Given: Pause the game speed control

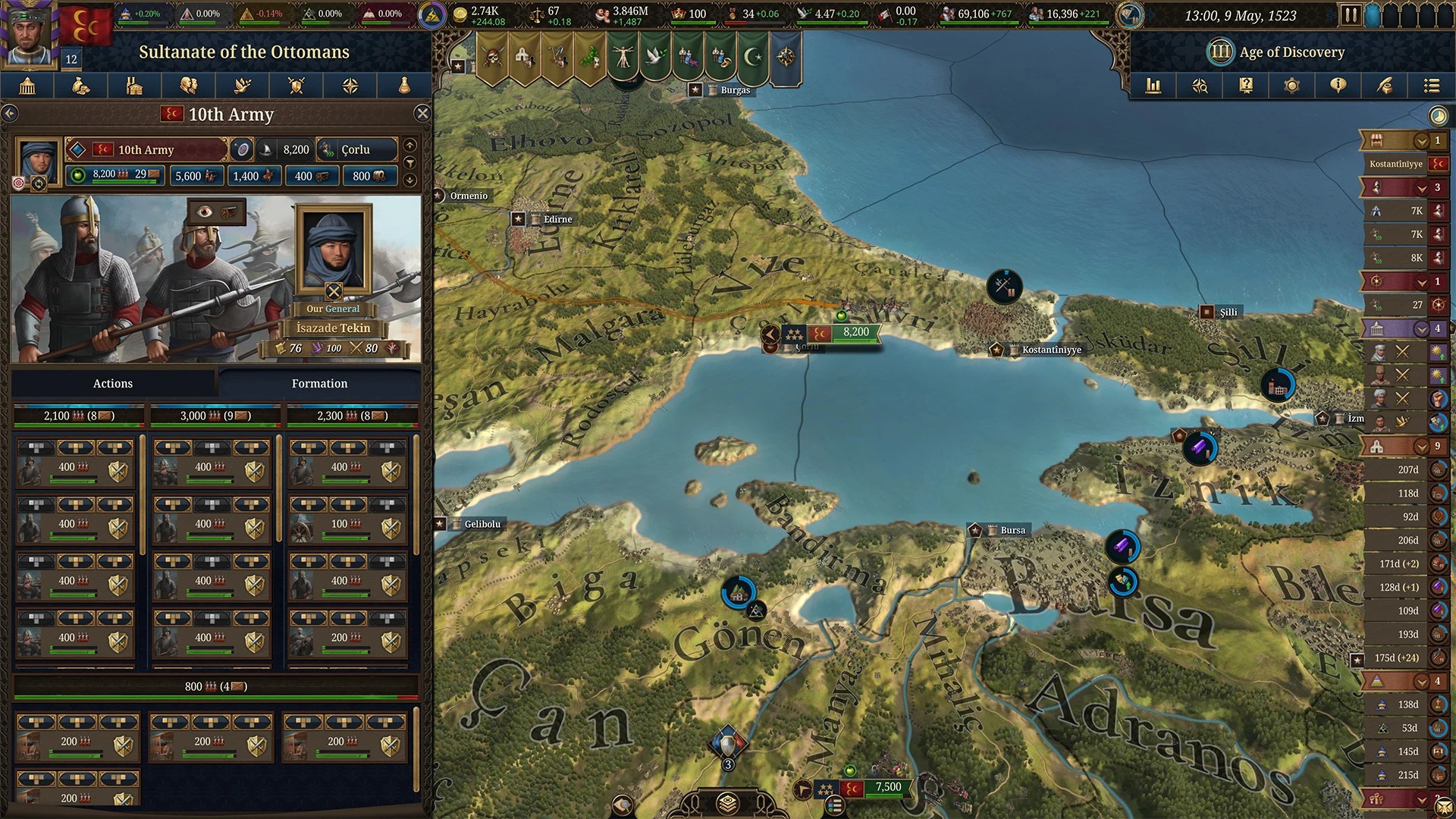Looking at the screenshot, I should 1350,14.
